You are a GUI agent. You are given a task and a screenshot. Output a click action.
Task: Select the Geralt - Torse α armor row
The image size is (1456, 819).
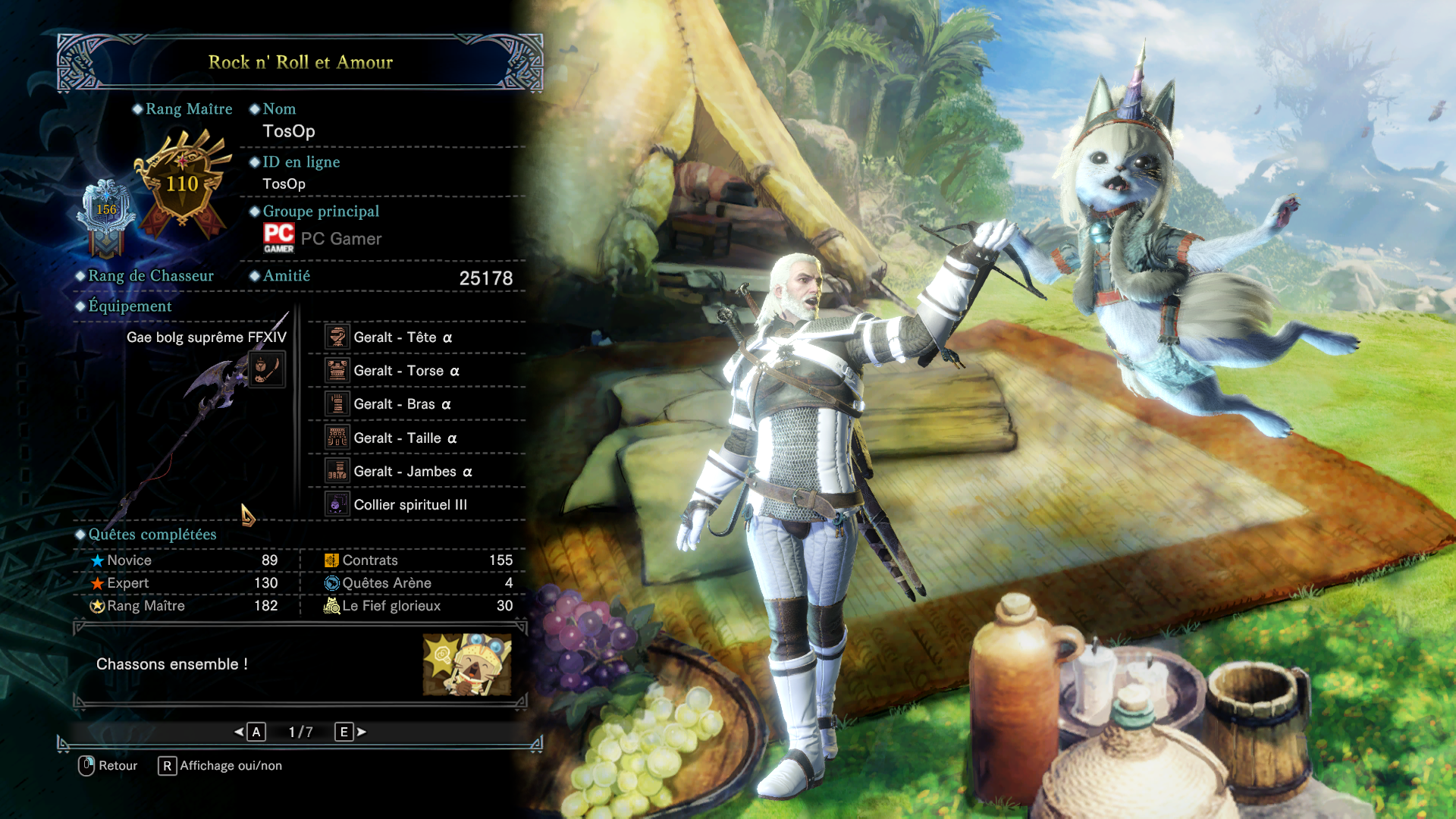(416, 371)
